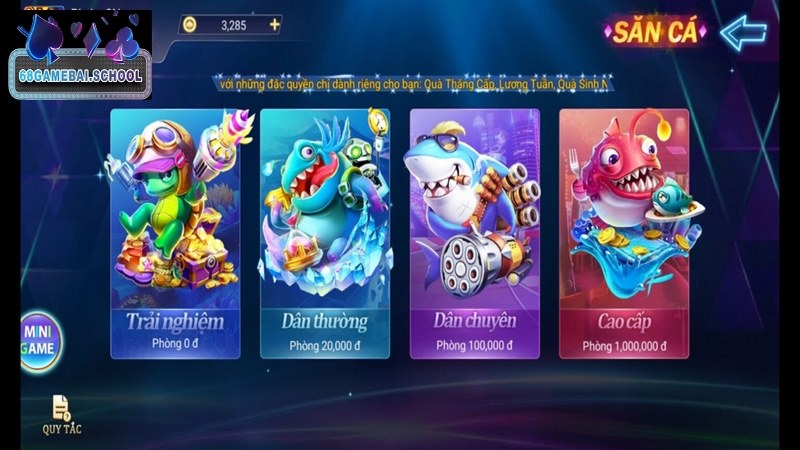Enter the Dân chuyên 100,000 room
This screenshot has height=450, width=800.
click(475, 232)
